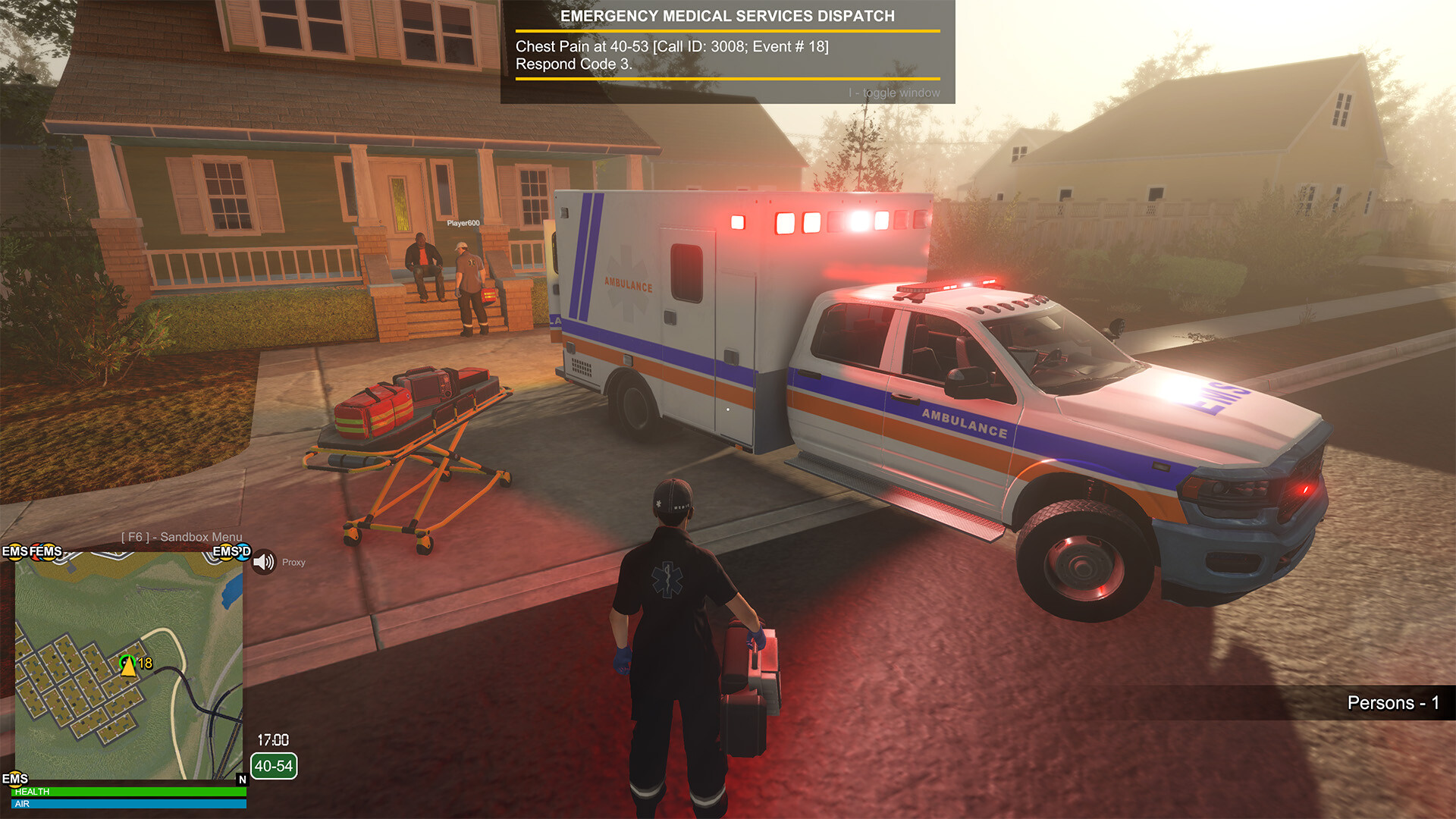Click the N compass indicator on the minimap

click(x=243, y=780)
